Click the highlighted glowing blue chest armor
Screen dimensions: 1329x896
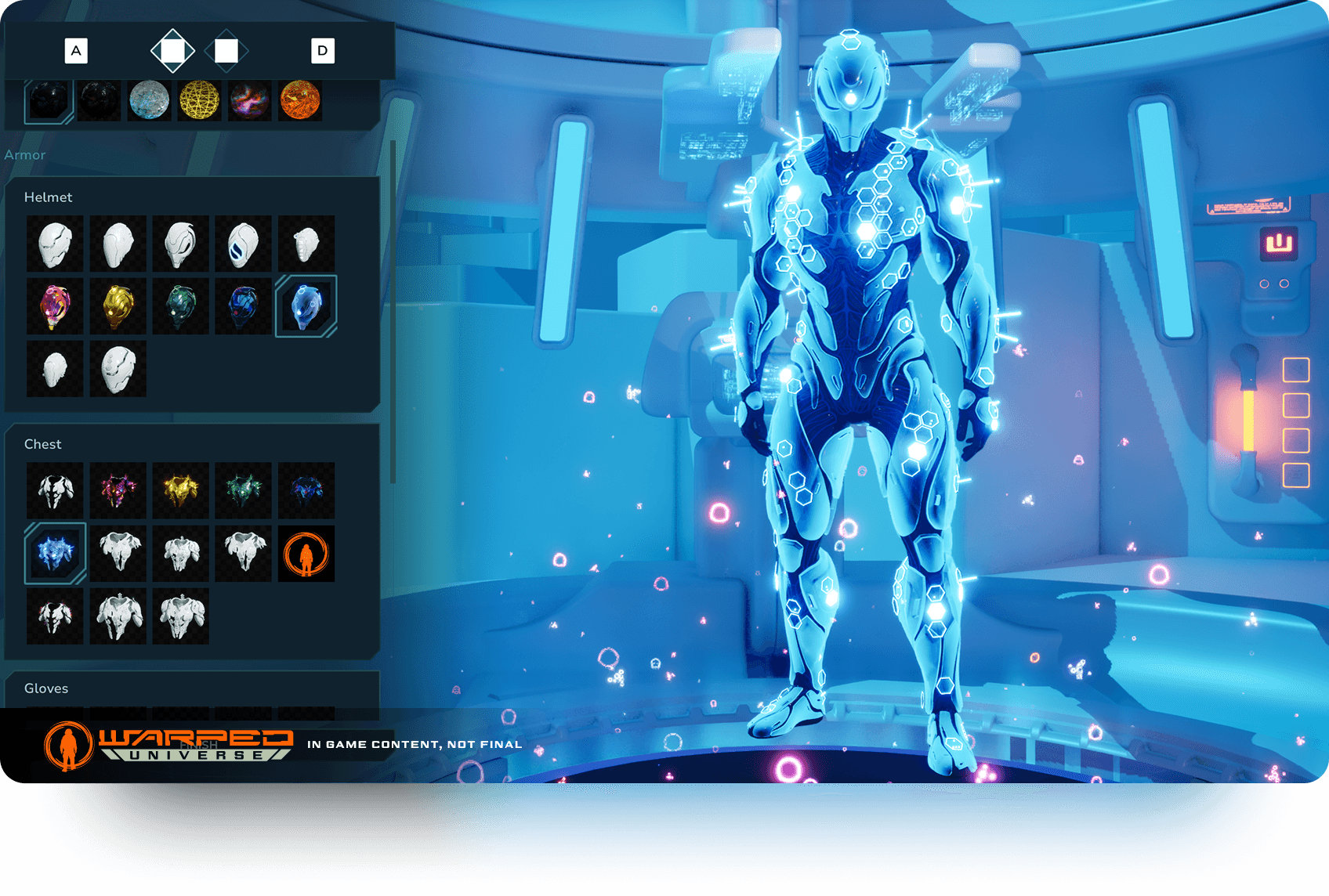coord(55,553)
